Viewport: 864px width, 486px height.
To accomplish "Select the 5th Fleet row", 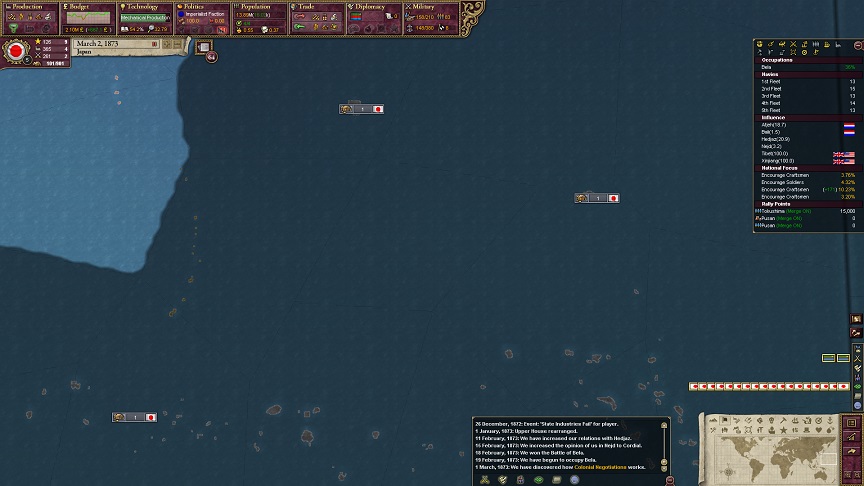I will [771, 110].
